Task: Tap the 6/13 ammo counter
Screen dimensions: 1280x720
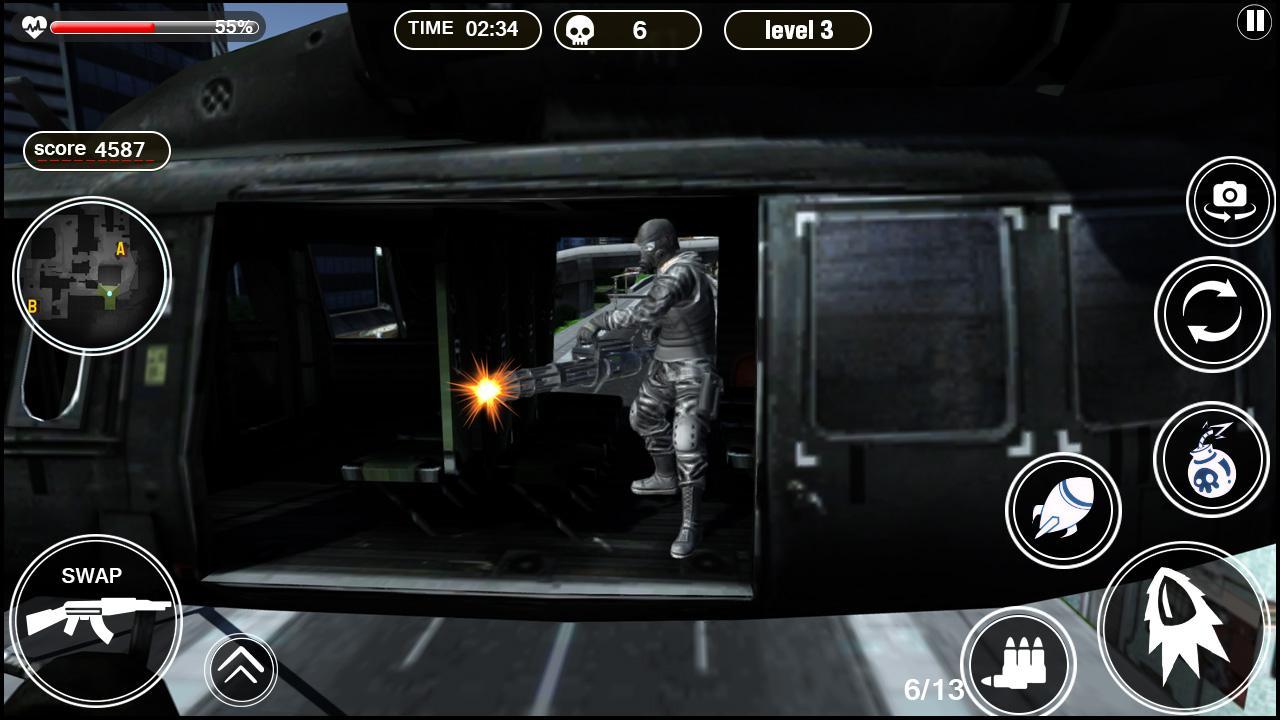Action: coord(935,688)
